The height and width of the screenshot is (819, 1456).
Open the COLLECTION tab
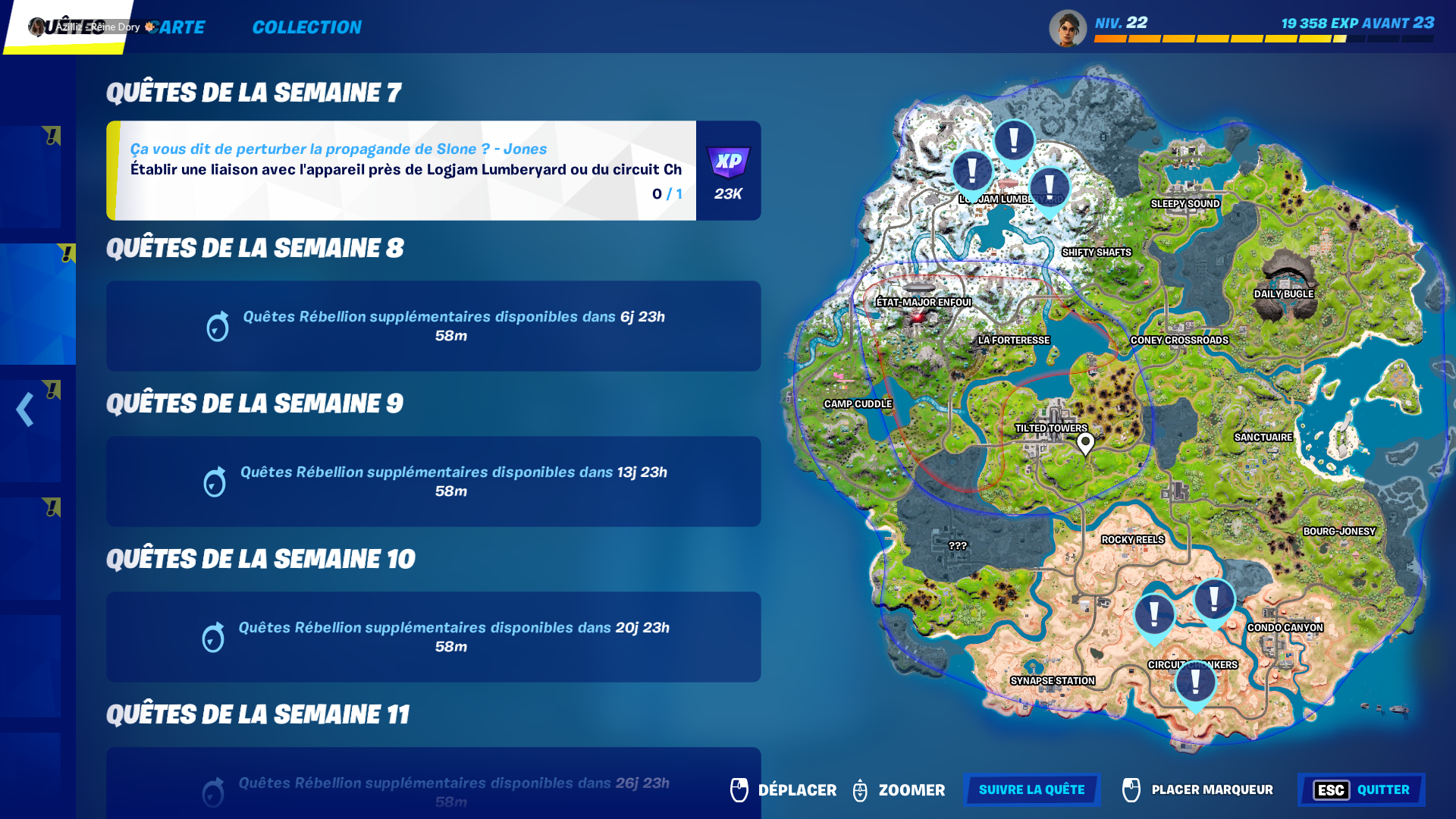[x=306, y=27]
